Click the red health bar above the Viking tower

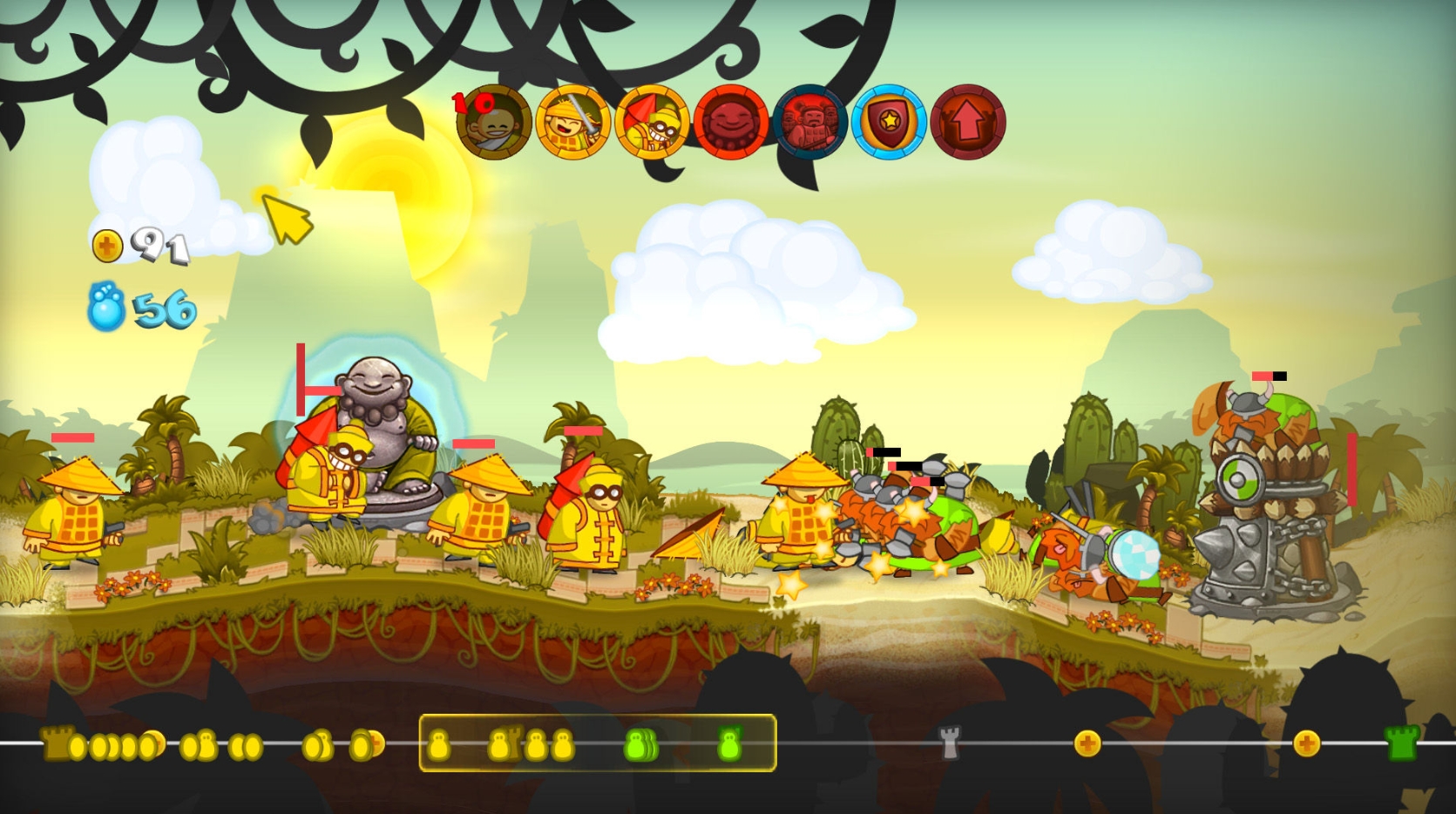pos(1262,377)
